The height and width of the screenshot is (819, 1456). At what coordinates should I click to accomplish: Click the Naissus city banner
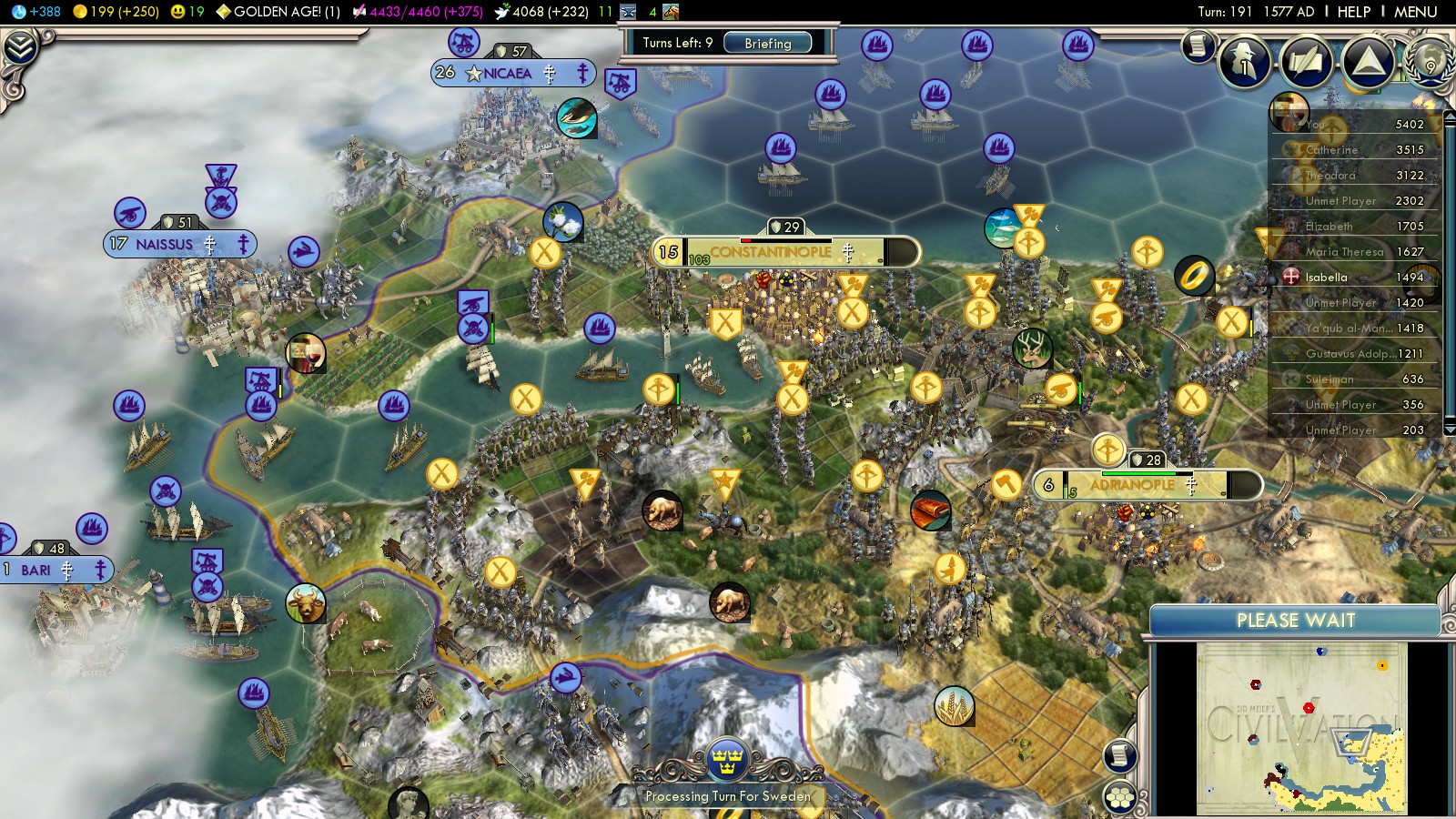[x=165, y=244]
